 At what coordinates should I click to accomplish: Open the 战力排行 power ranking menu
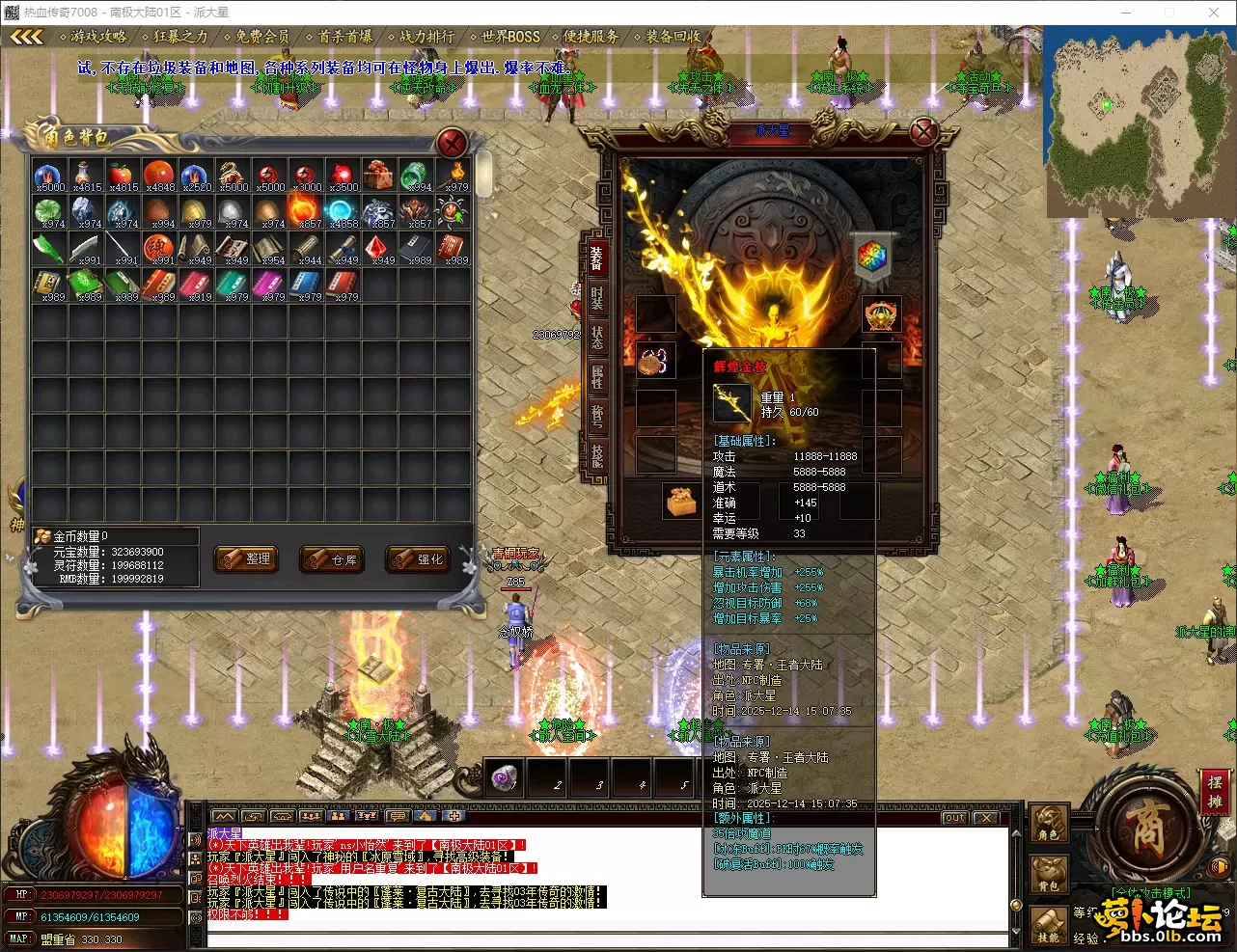pos(426,37)
